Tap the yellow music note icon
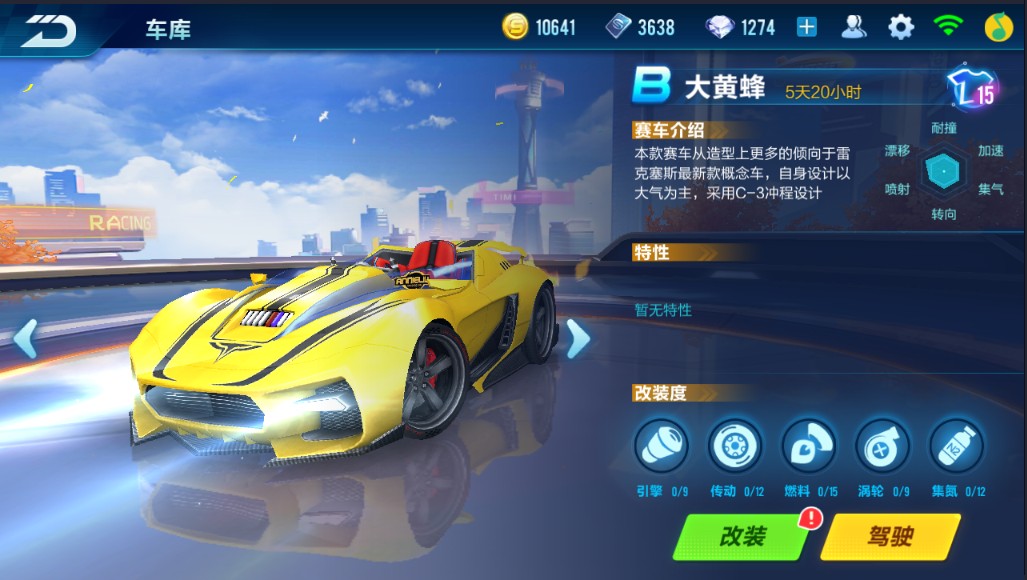 (998, 27)
